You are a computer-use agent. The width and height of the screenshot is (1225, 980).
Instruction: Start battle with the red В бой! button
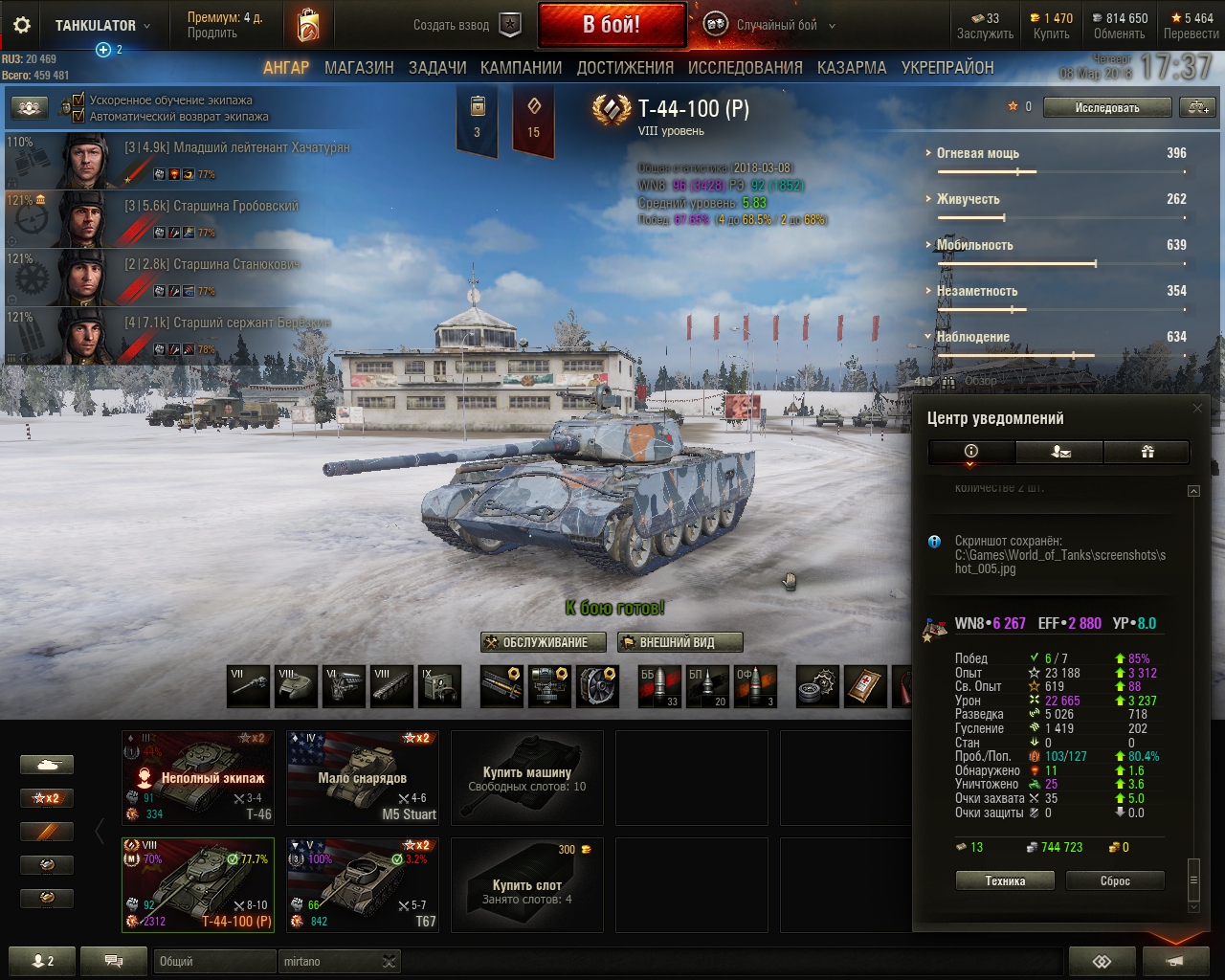pyautogui.click(x=612, y=25)
